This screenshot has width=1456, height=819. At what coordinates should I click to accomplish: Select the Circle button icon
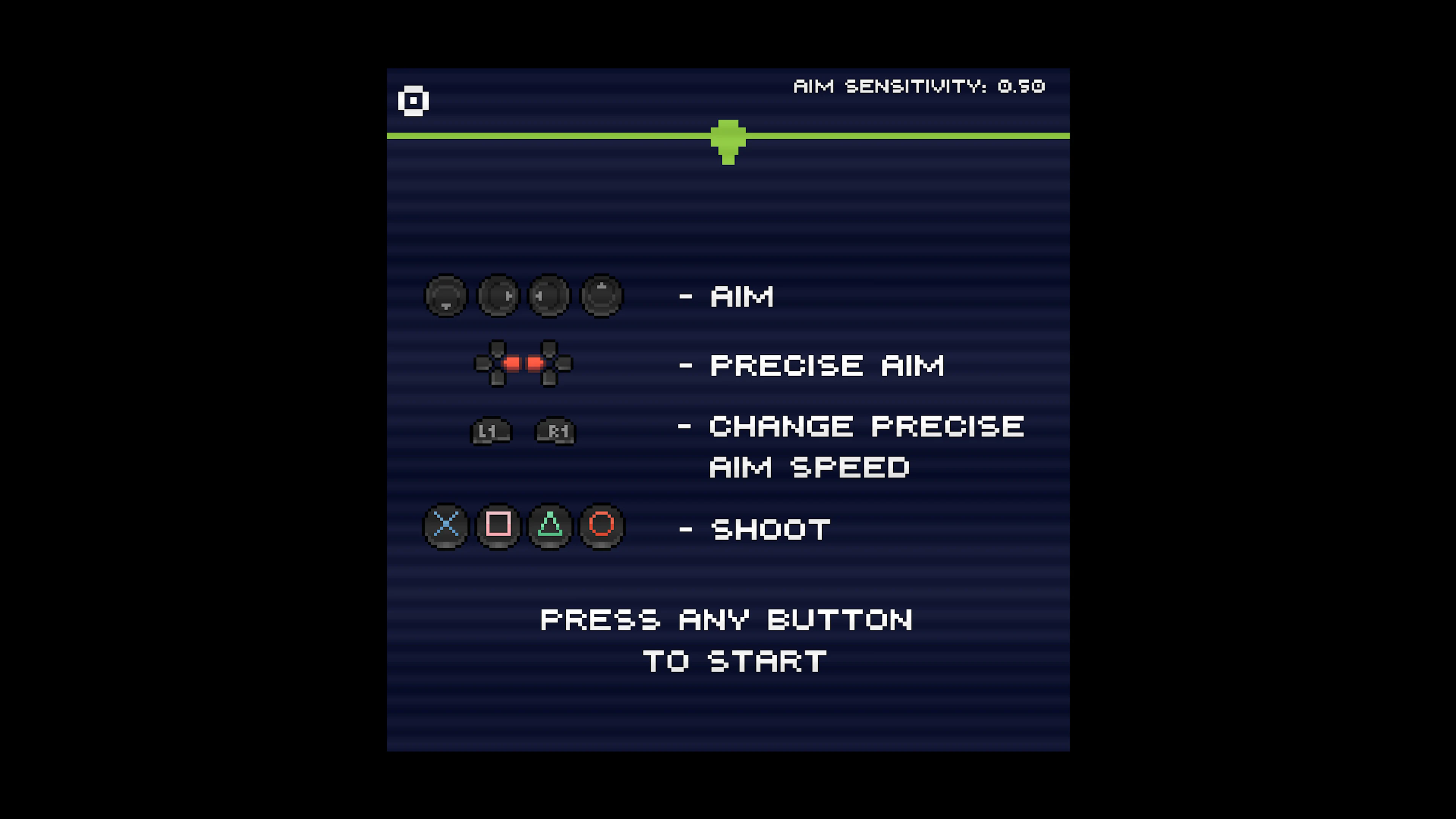pyautogui.click(x=601, y=527)
